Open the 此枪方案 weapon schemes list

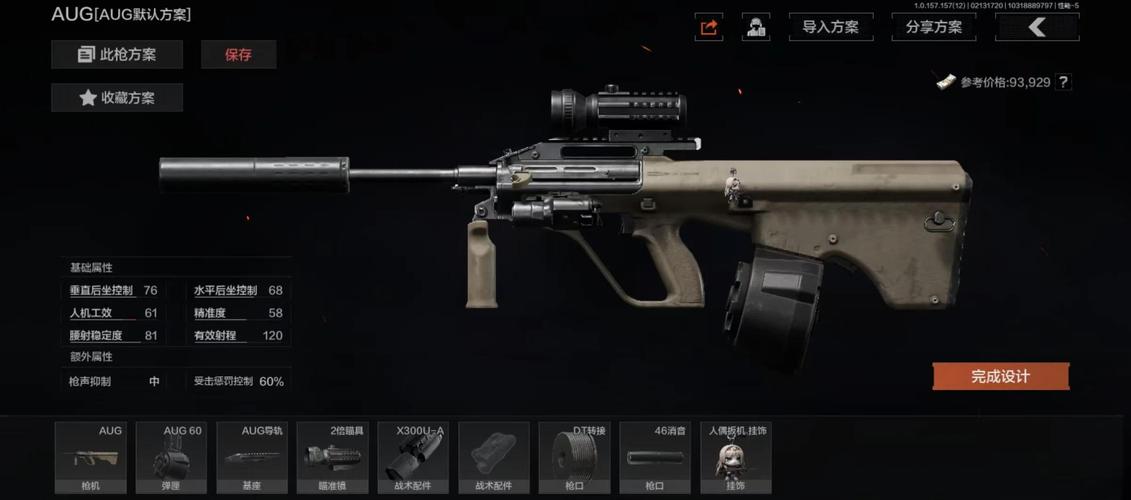117,55
